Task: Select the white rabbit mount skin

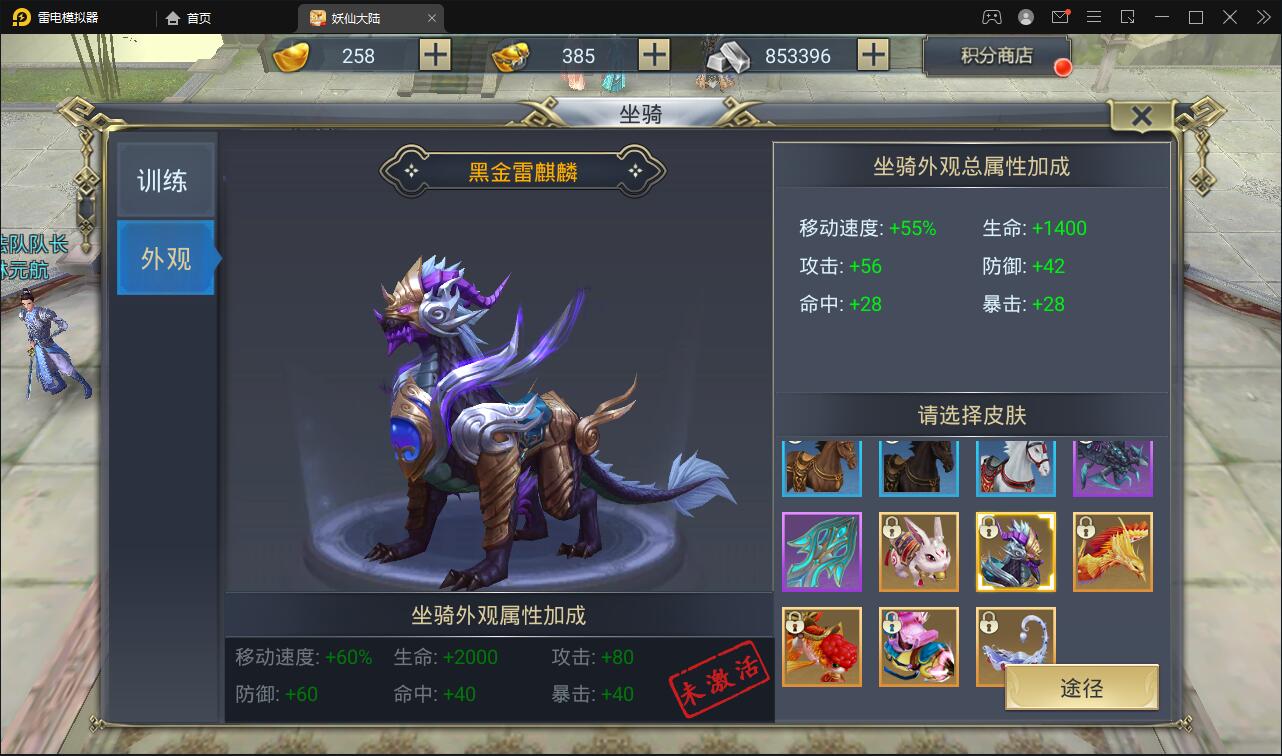Action: pos(919,552)
